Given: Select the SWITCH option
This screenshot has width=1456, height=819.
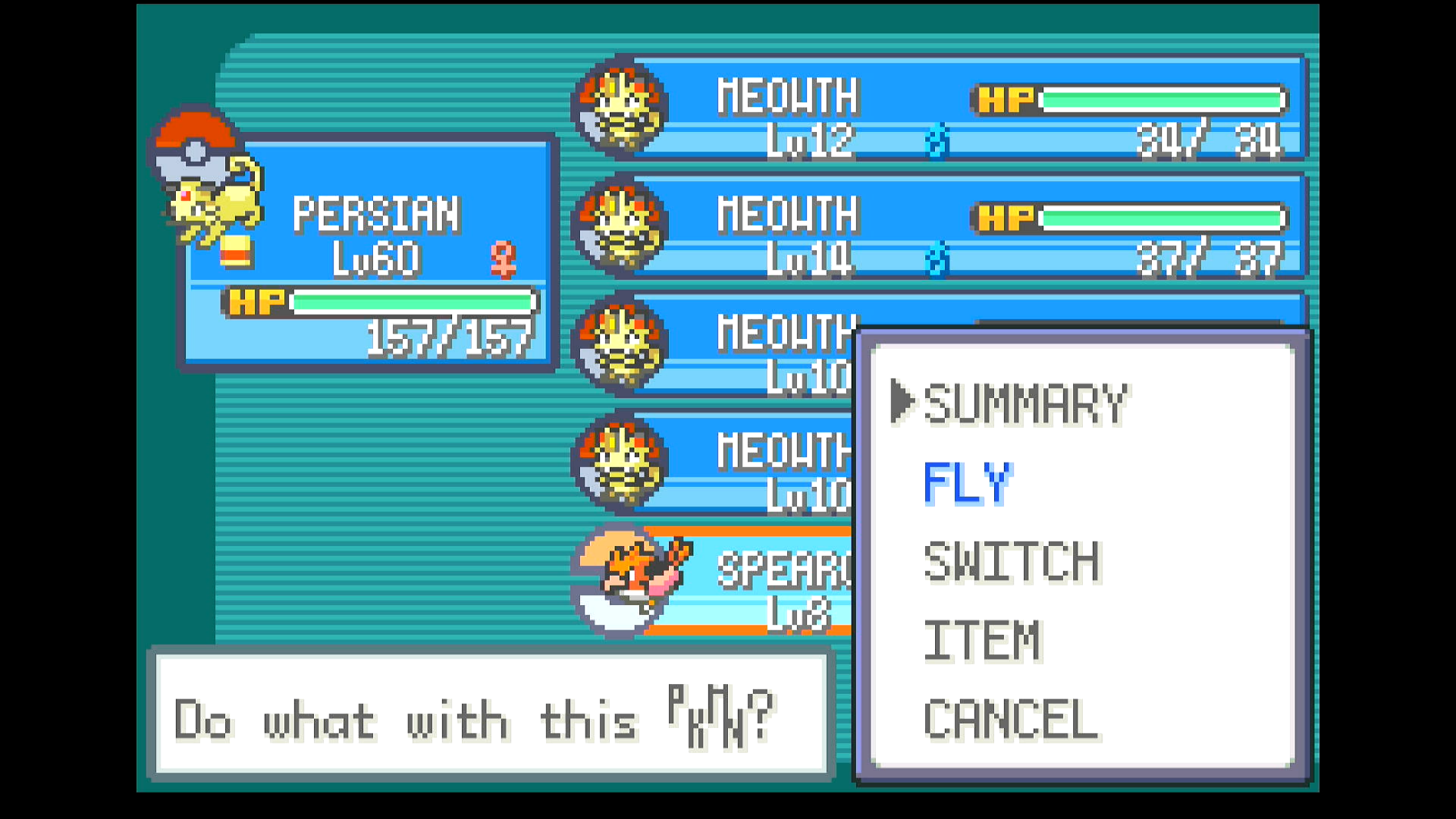Looking at the screenshot, I should [x=1012, y=562].
